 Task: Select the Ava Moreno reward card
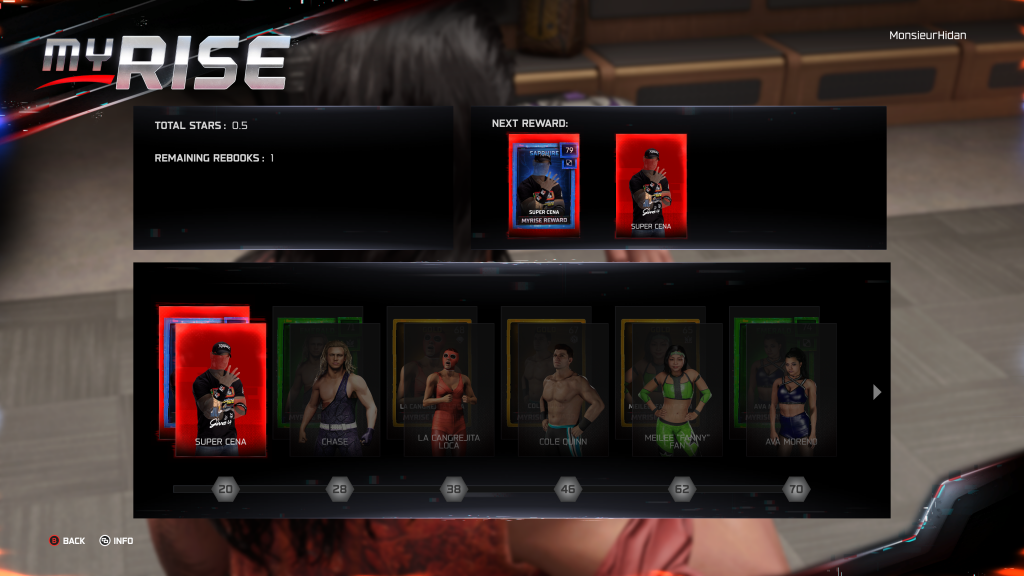coord(791,390)
